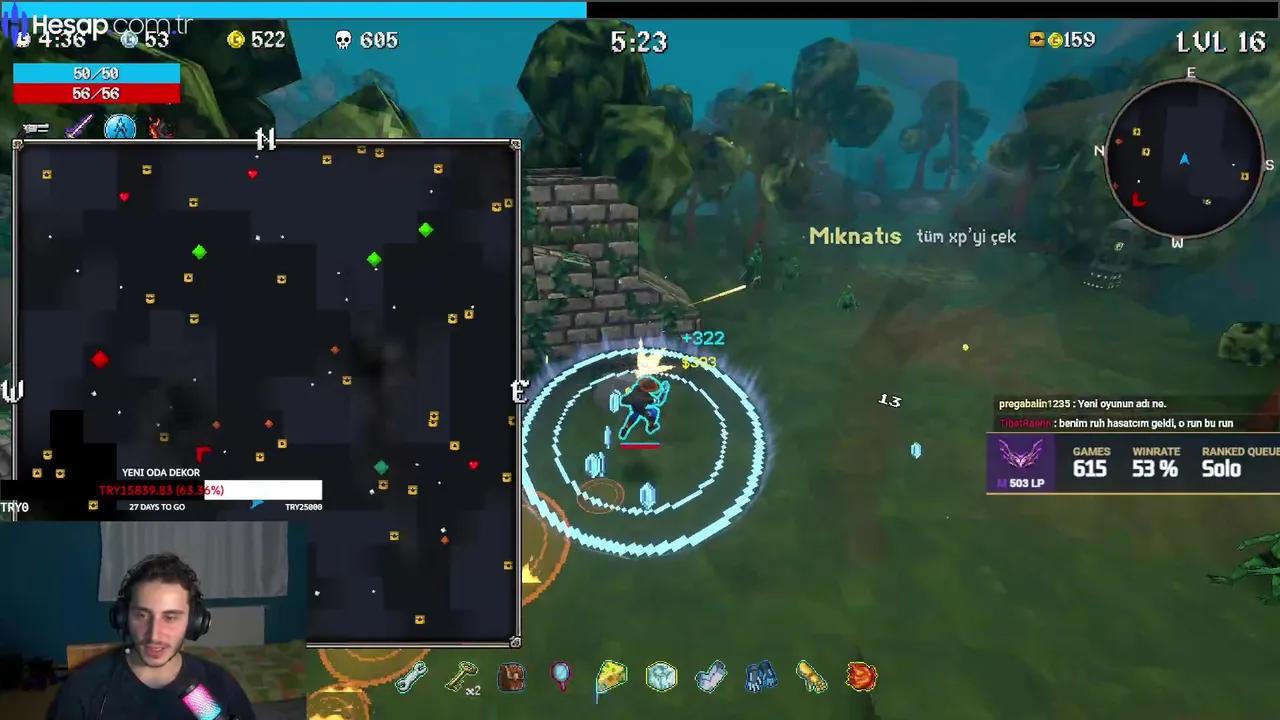1280x720 pixels.
Task: Click the gold coin counter showing 522
Action: pyautogui.click(x=255, y=42)
